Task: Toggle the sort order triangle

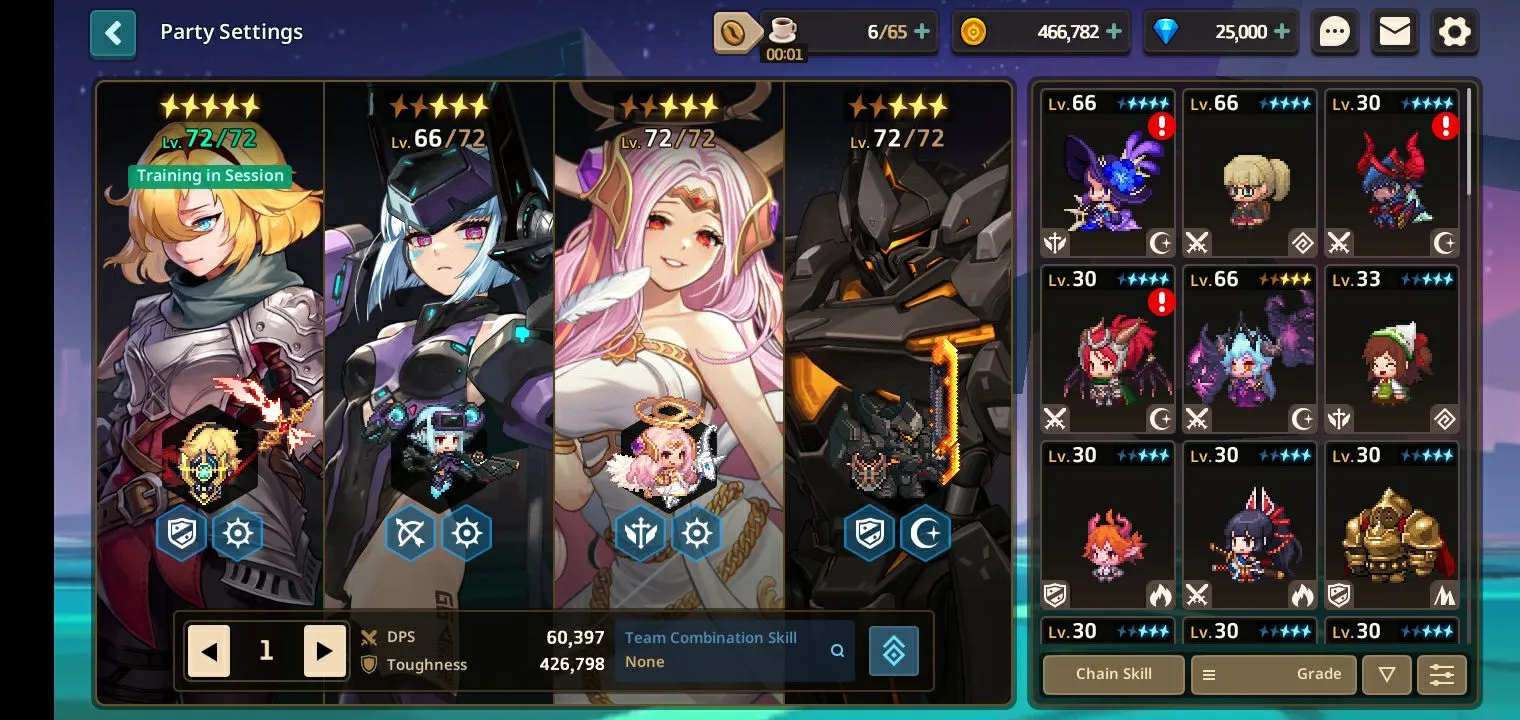Action: (x=1386, y=674)
